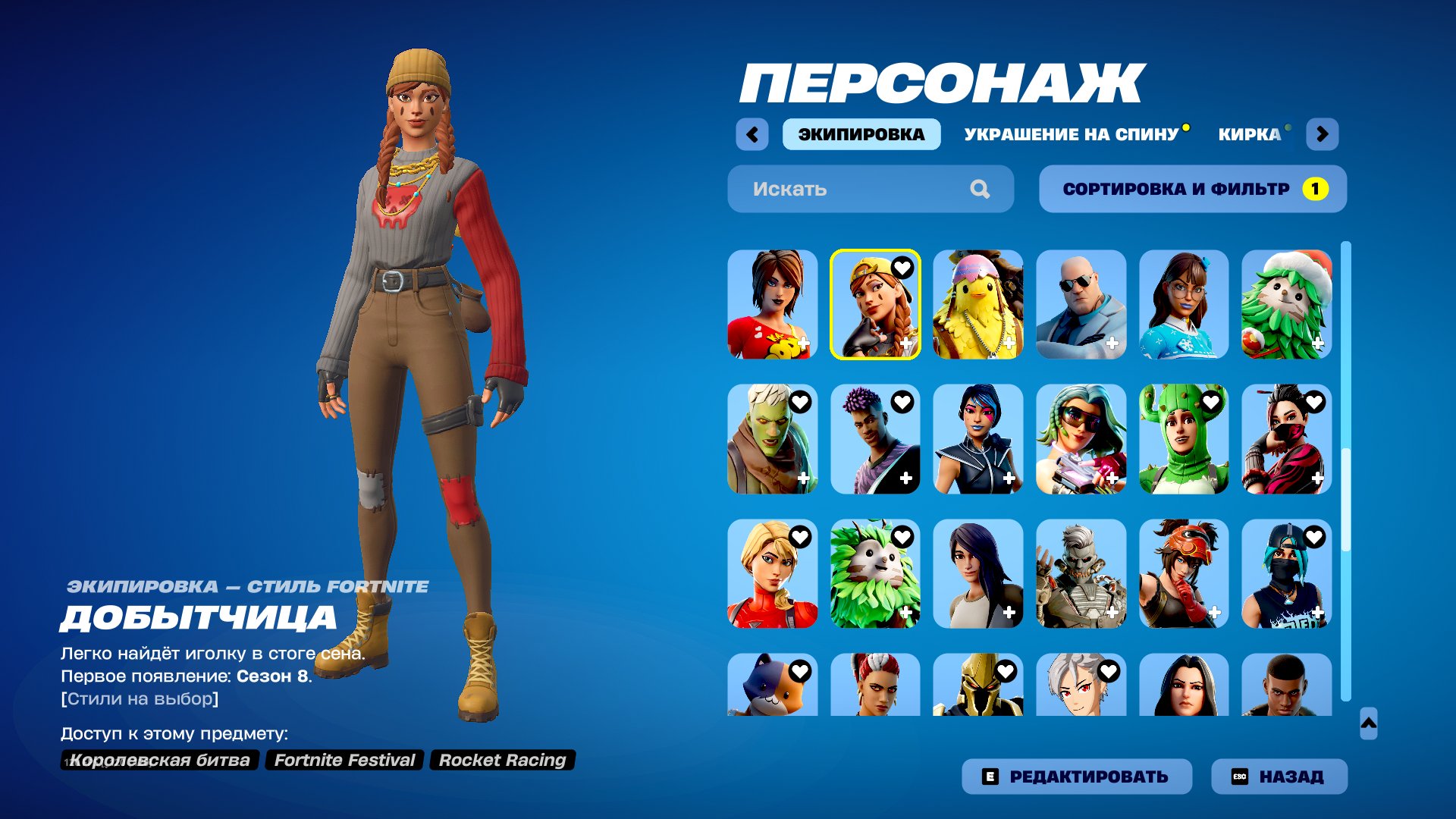Select the skull-faced mercenary skin

[1081, 575]
